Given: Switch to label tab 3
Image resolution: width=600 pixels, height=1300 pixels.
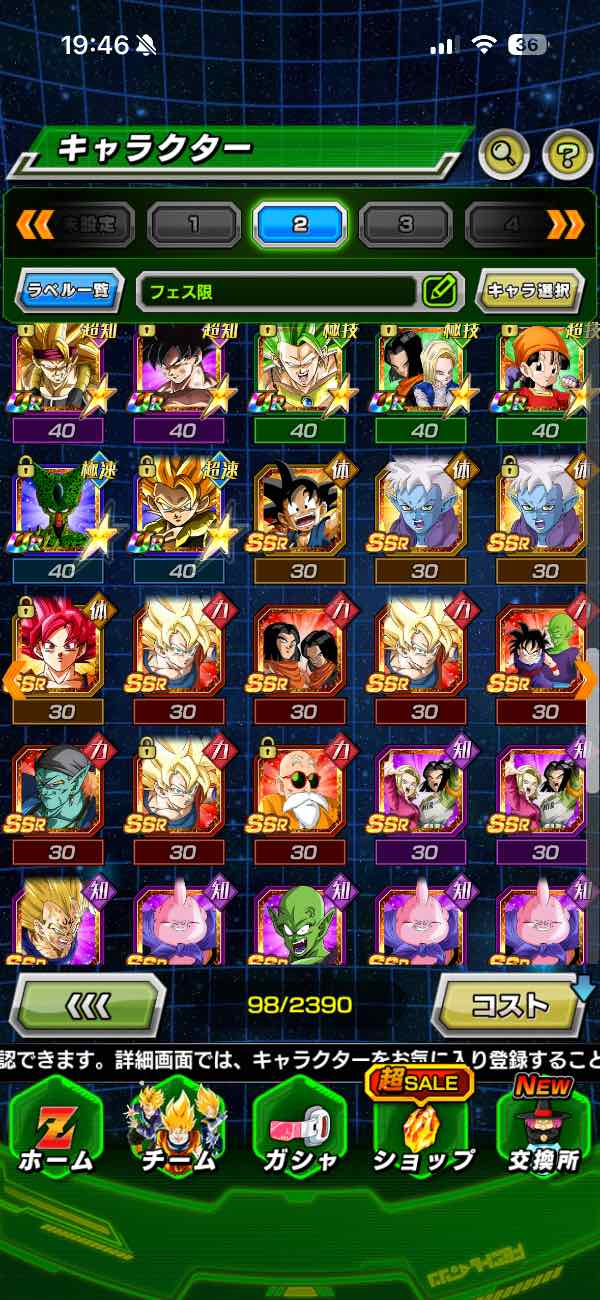Looking at the screenshot, I should tap(405, 223).
